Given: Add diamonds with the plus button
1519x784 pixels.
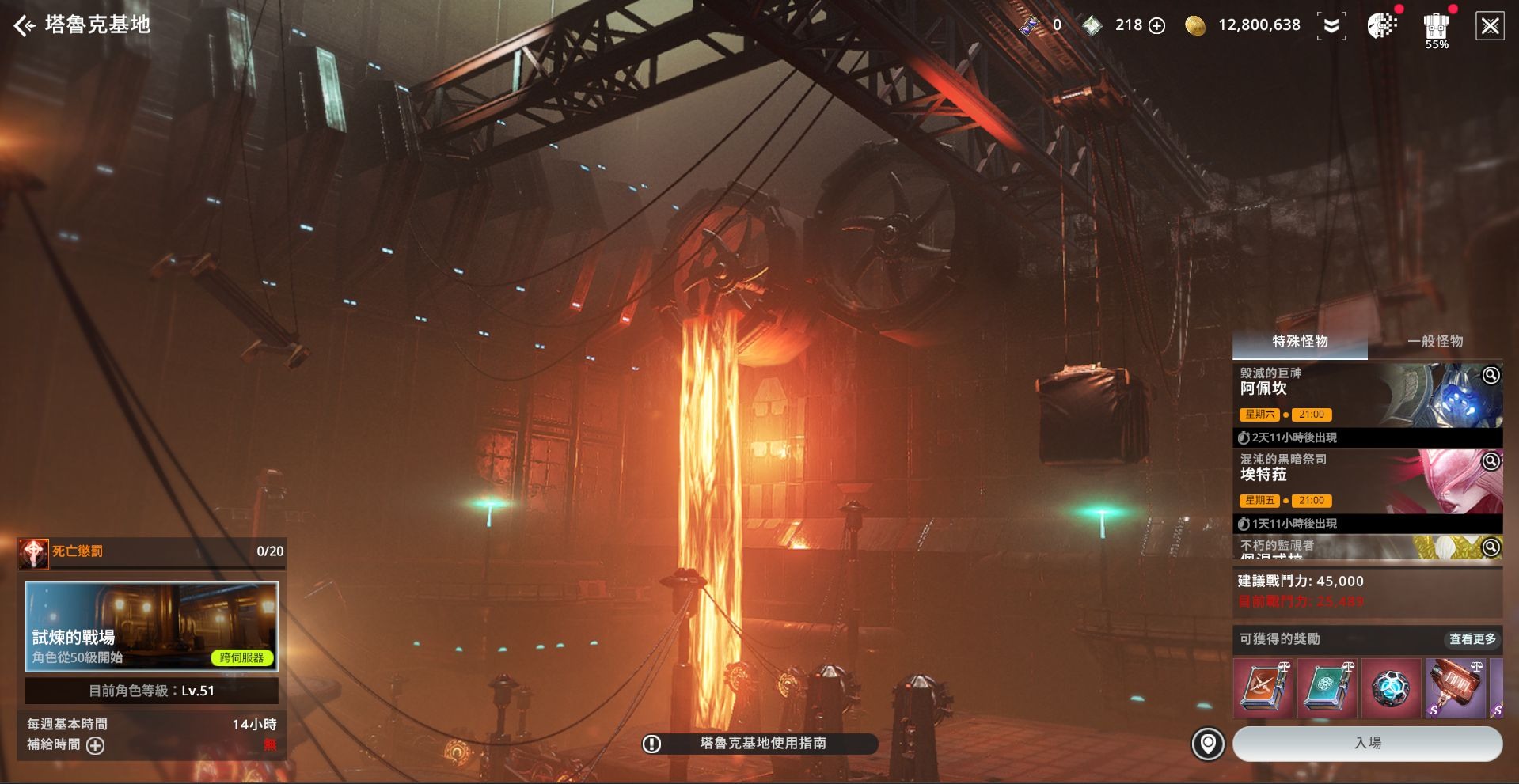Looking at the screenshot, I should (x=1156, y=26).
